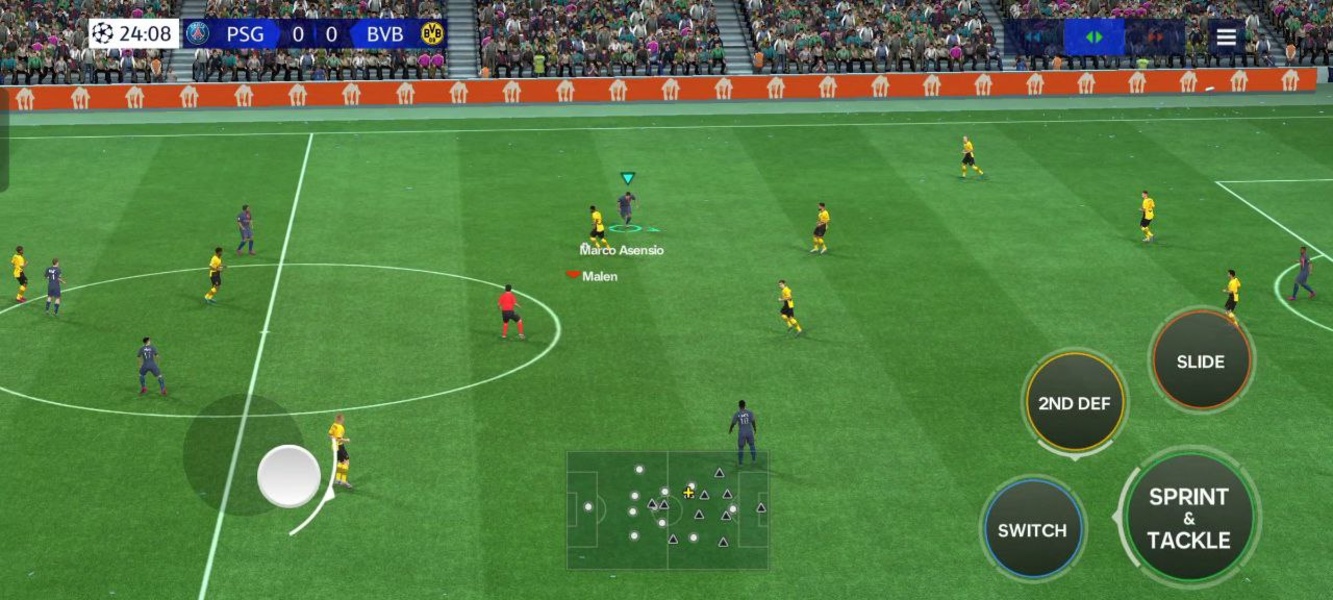Choose the attacking tactics orange arrows button
The height and width of the screenshot is (600, 1333).
(1155, 37)
